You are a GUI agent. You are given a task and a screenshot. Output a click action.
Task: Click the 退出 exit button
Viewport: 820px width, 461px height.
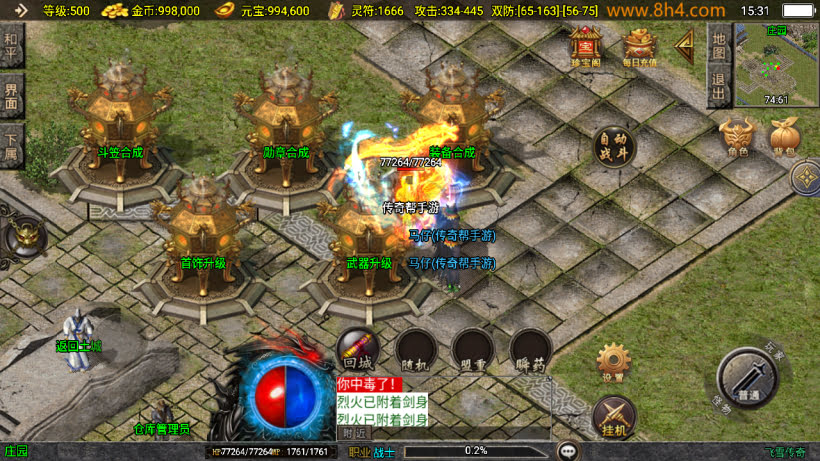pyautogui.click(x=718, y=87)
